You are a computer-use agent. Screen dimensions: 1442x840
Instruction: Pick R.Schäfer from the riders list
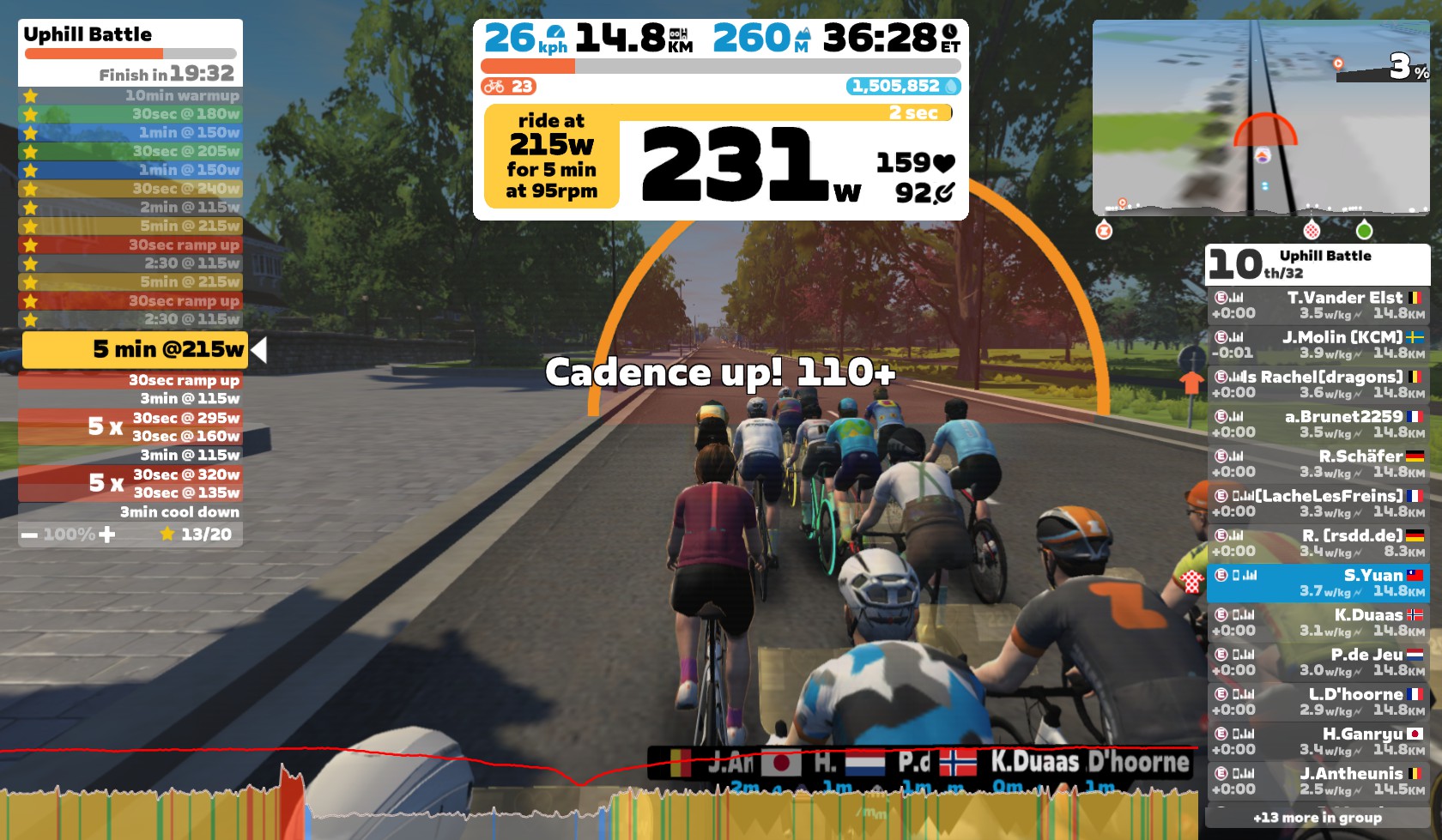pos(1318,463)
